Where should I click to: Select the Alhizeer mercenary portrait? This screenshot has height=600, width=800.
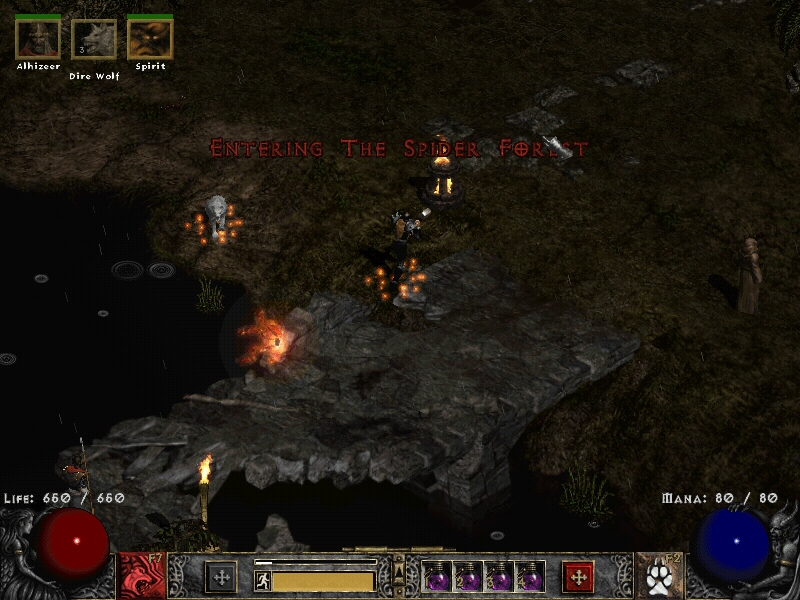(x=38, y=39)
